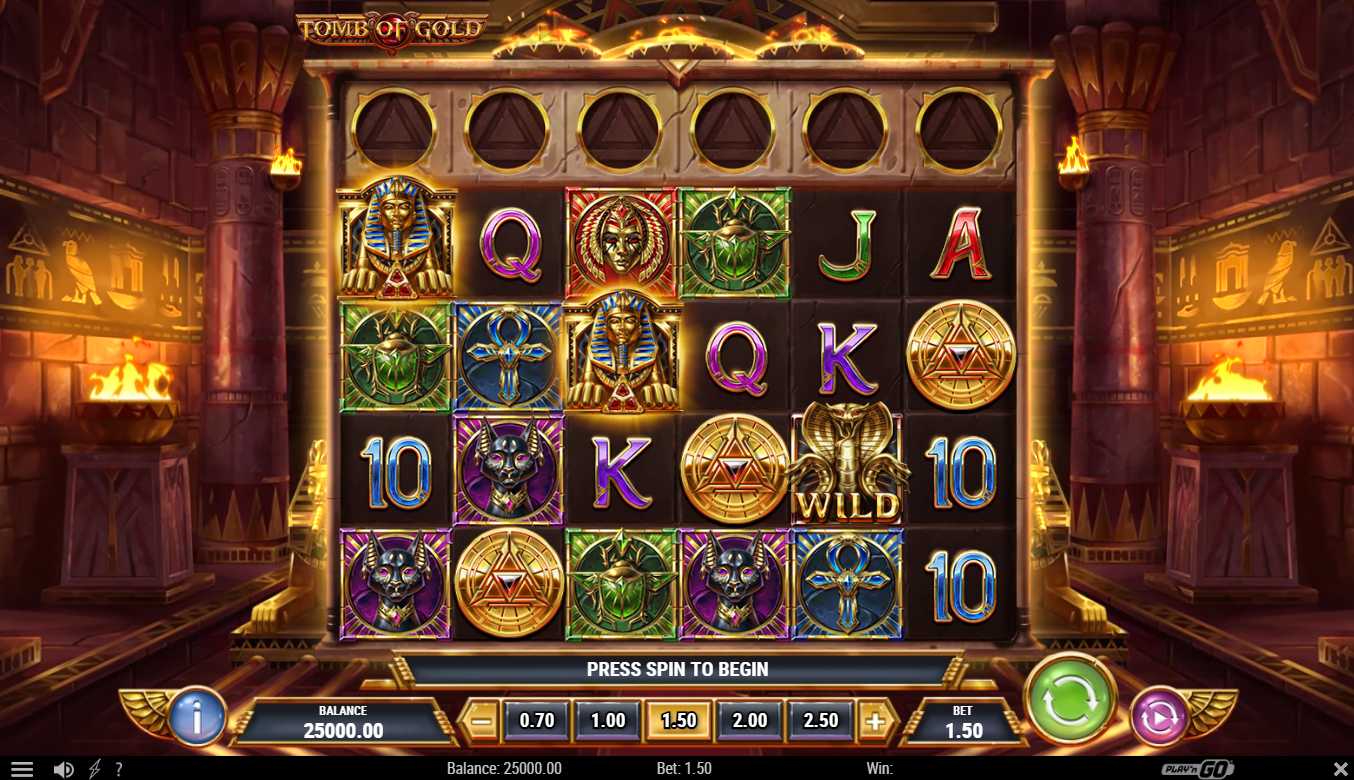Toggle the lightning bolt fast play
Image resolution: width=1354 pixels, height=780 pixels.
pyautogui.click(x=95, y=769)
